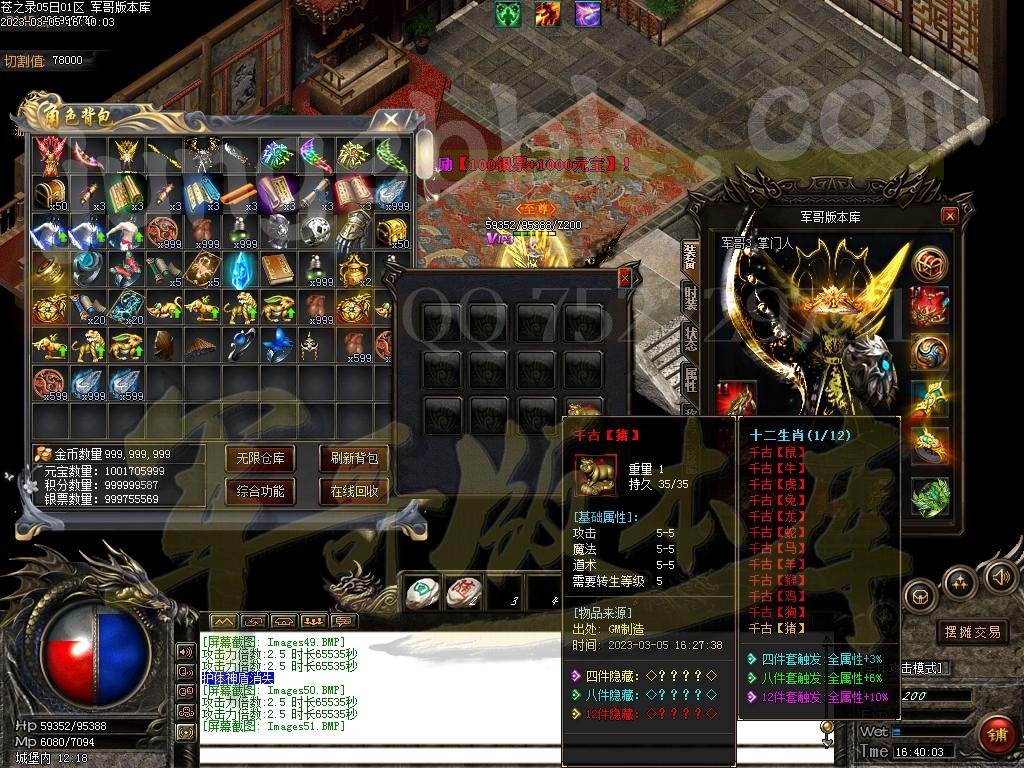Click the red treasure chest equipment icon
1024x768 pixels.
(929, 264)
